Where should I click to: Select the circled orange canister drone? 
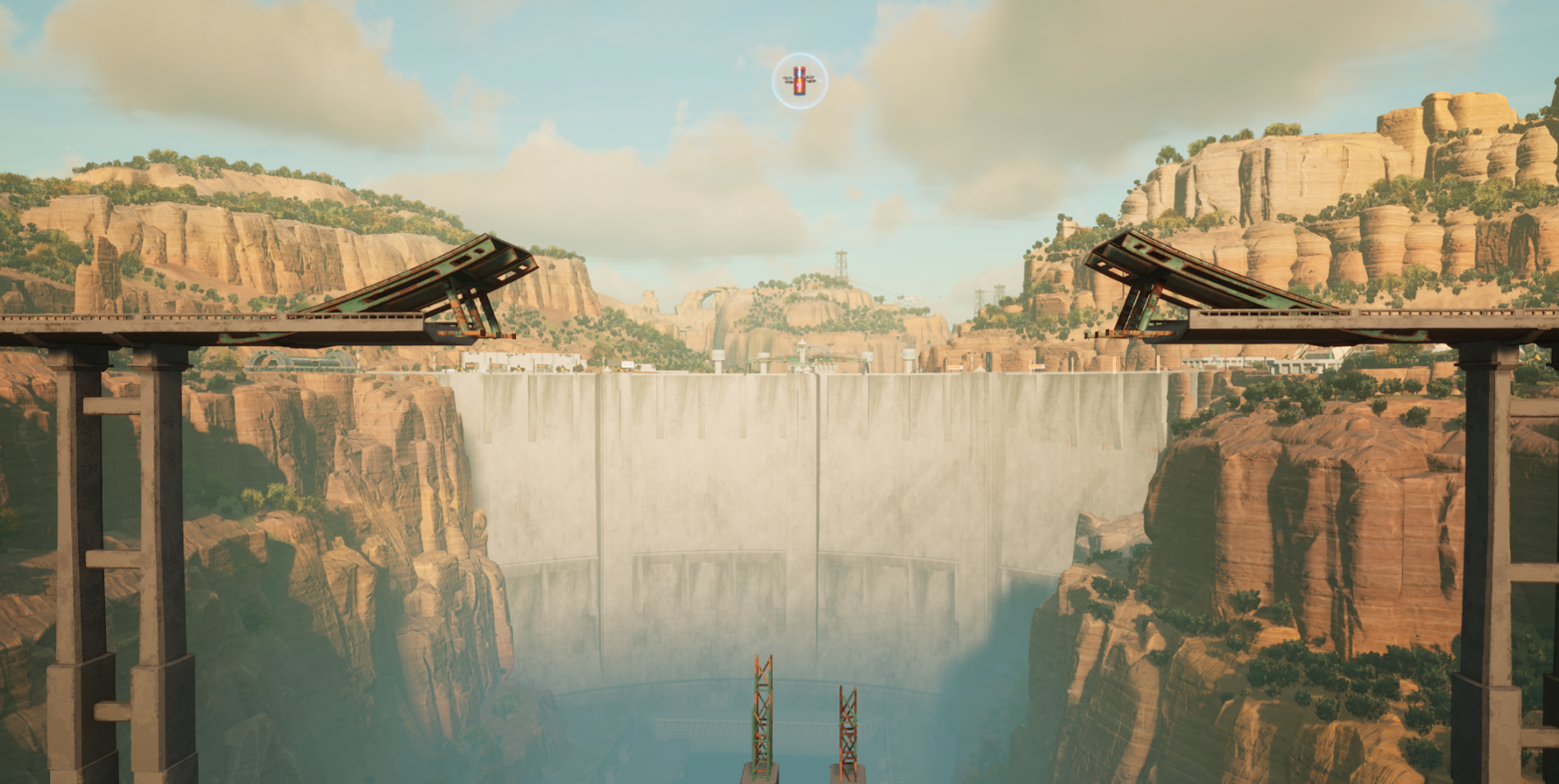coord(800,81)
